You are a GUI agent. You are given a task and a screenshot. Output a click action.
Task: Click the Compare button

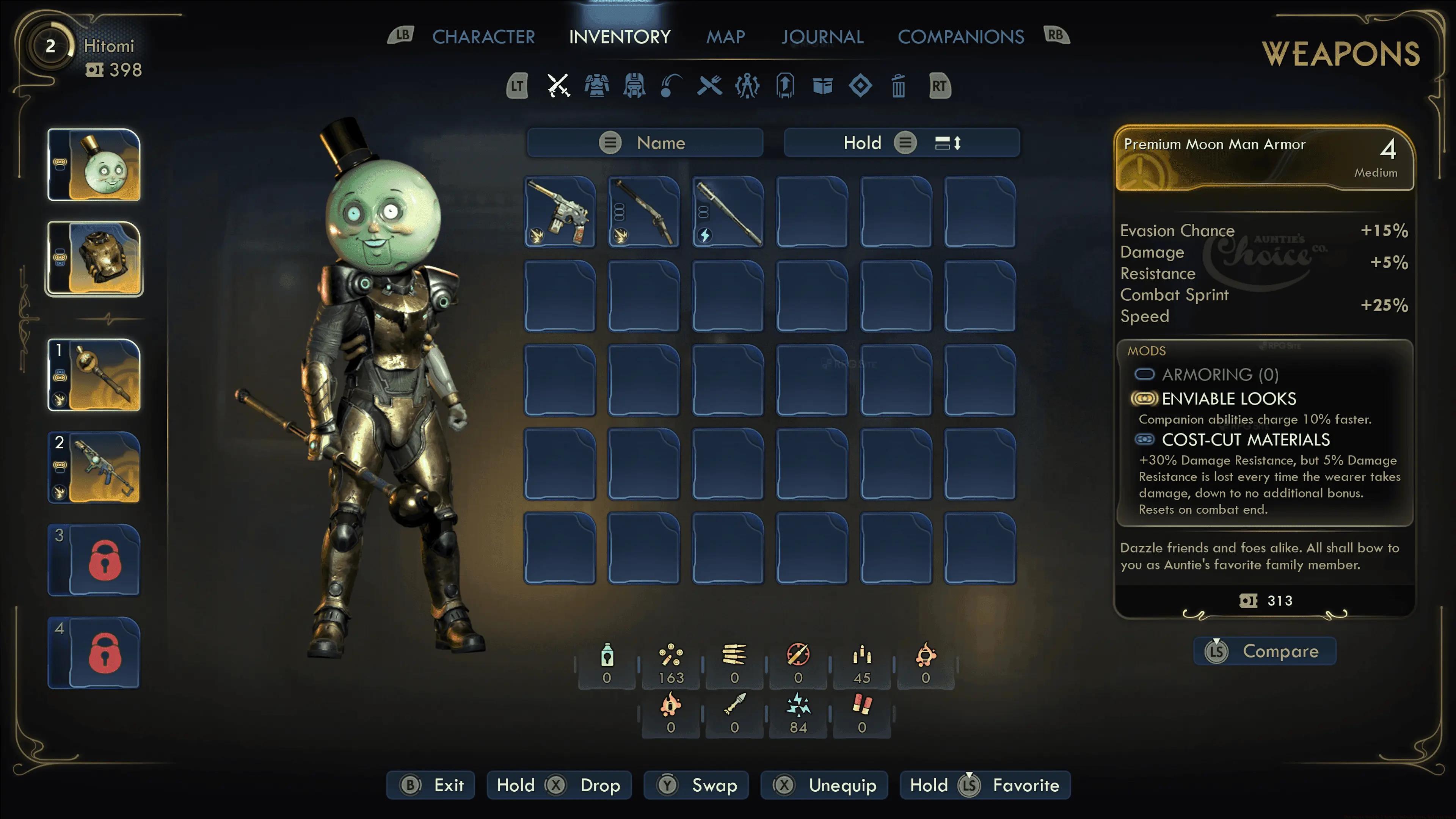[x=1265, y=651]
